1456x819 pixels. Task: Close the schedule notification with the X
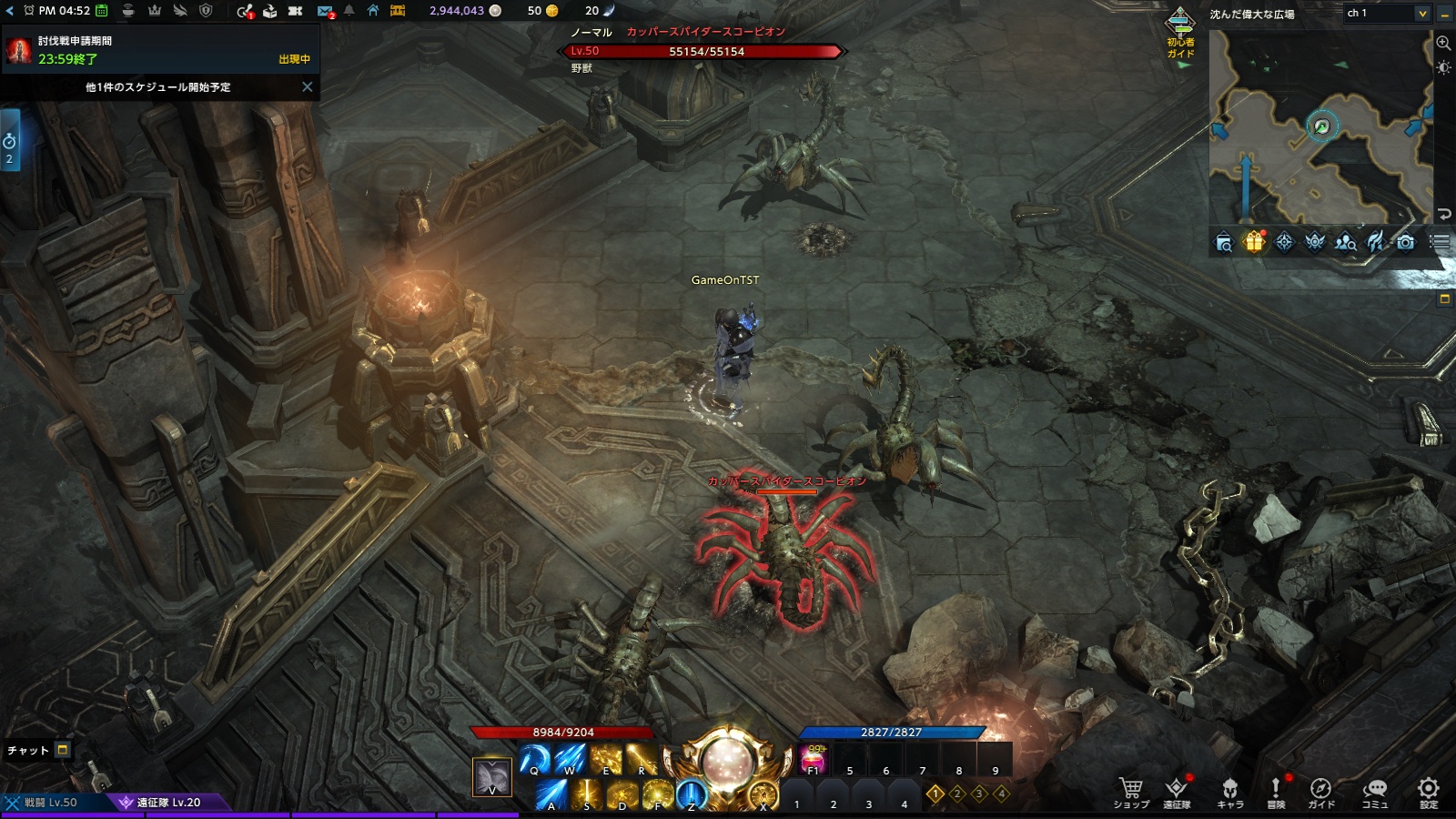[308, 87]
